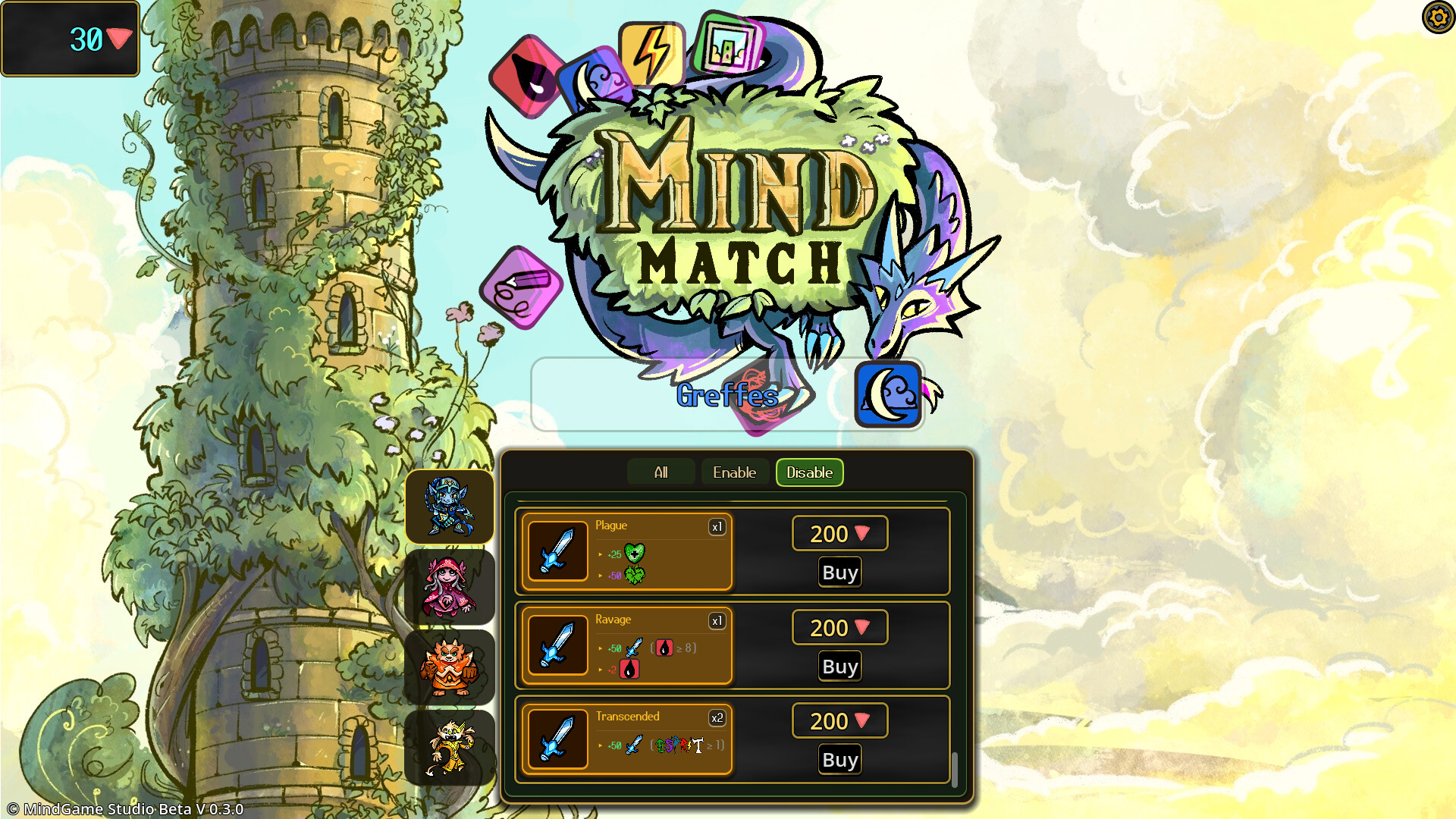Select the orange lion character portrait

click(449, 666)
